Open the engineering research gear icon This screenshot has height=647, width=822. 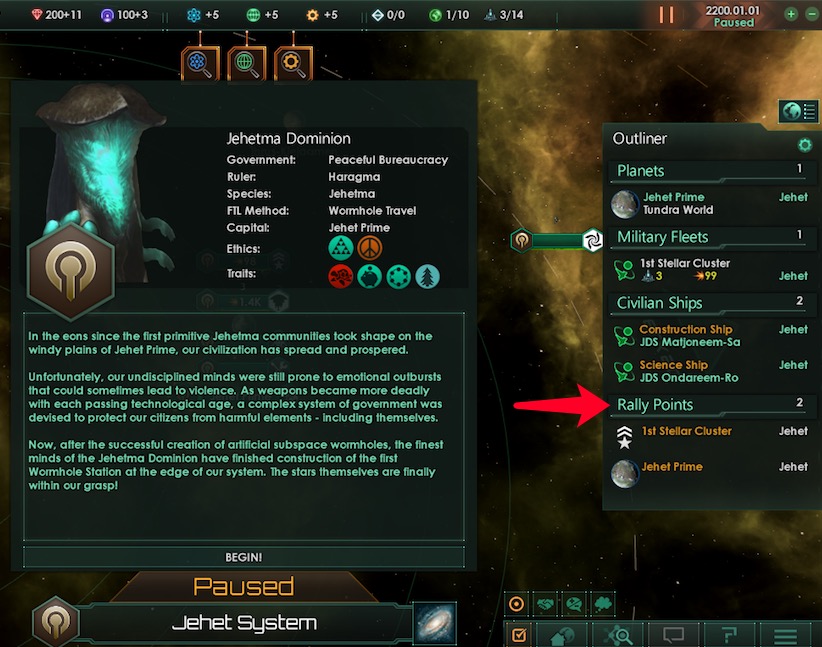293,64
